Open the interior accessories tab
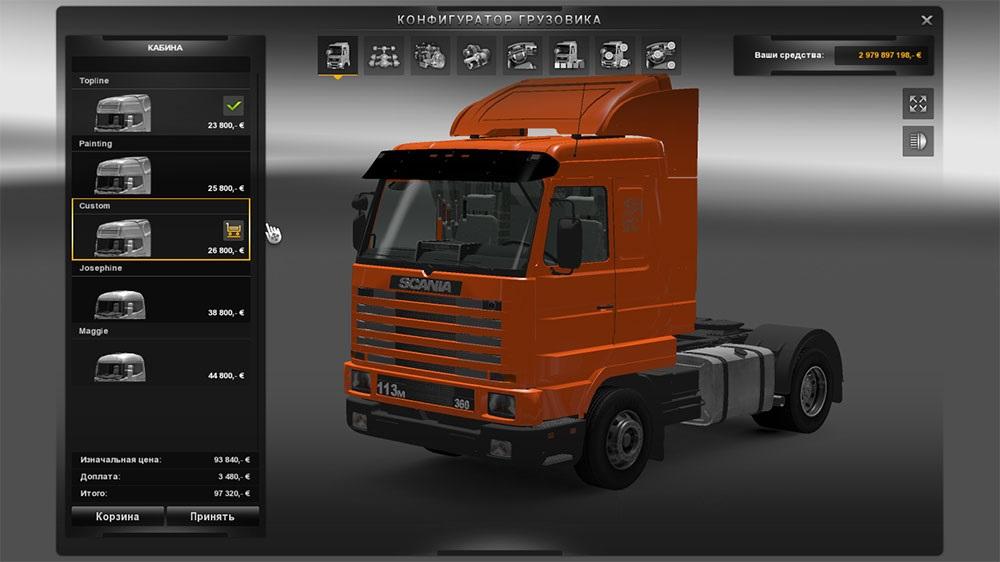Viewport: 1000px width, 562px height. [x=660, y=55]
